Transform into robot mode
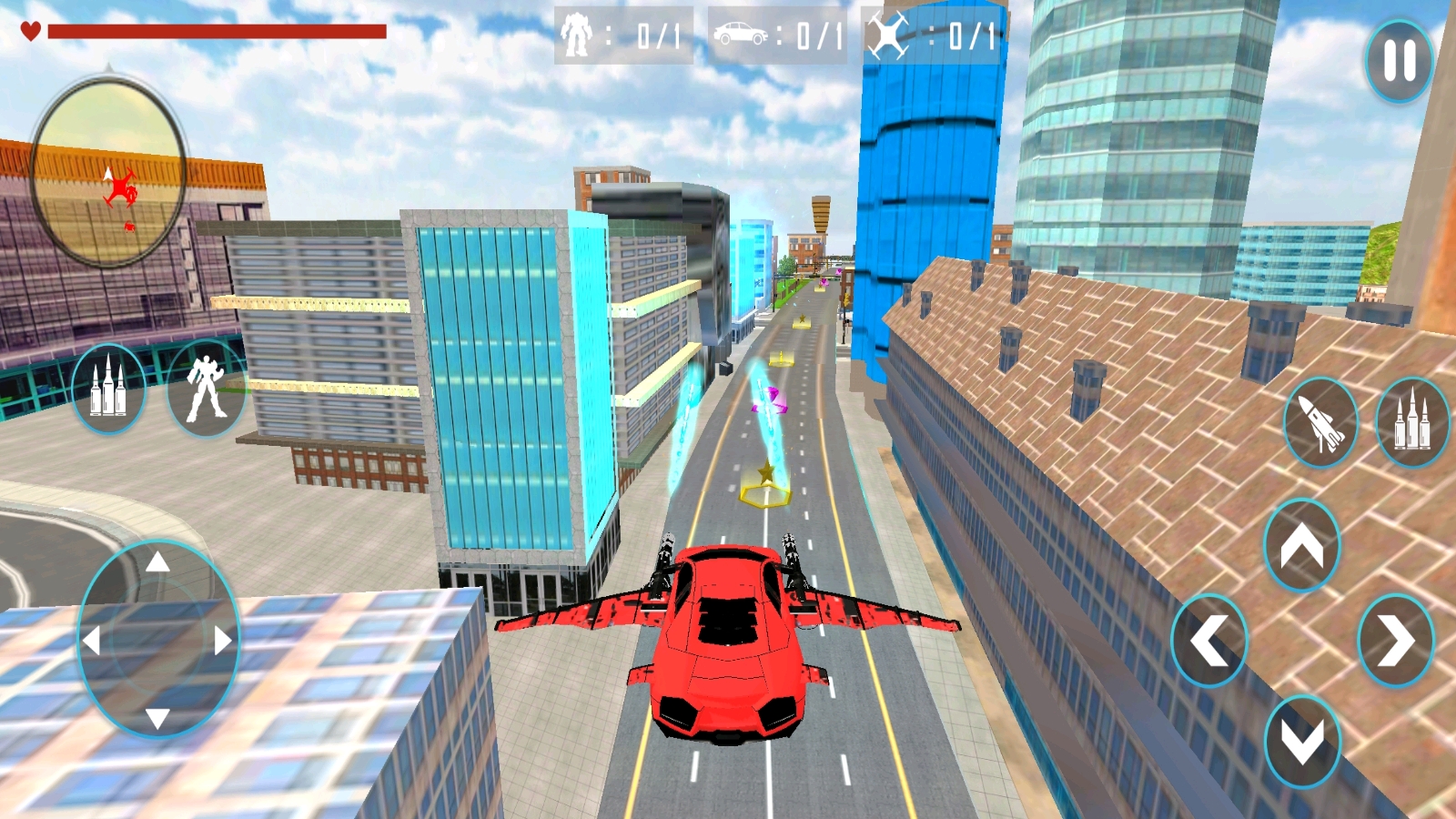The image size is (1456, 819). (206, 389)
